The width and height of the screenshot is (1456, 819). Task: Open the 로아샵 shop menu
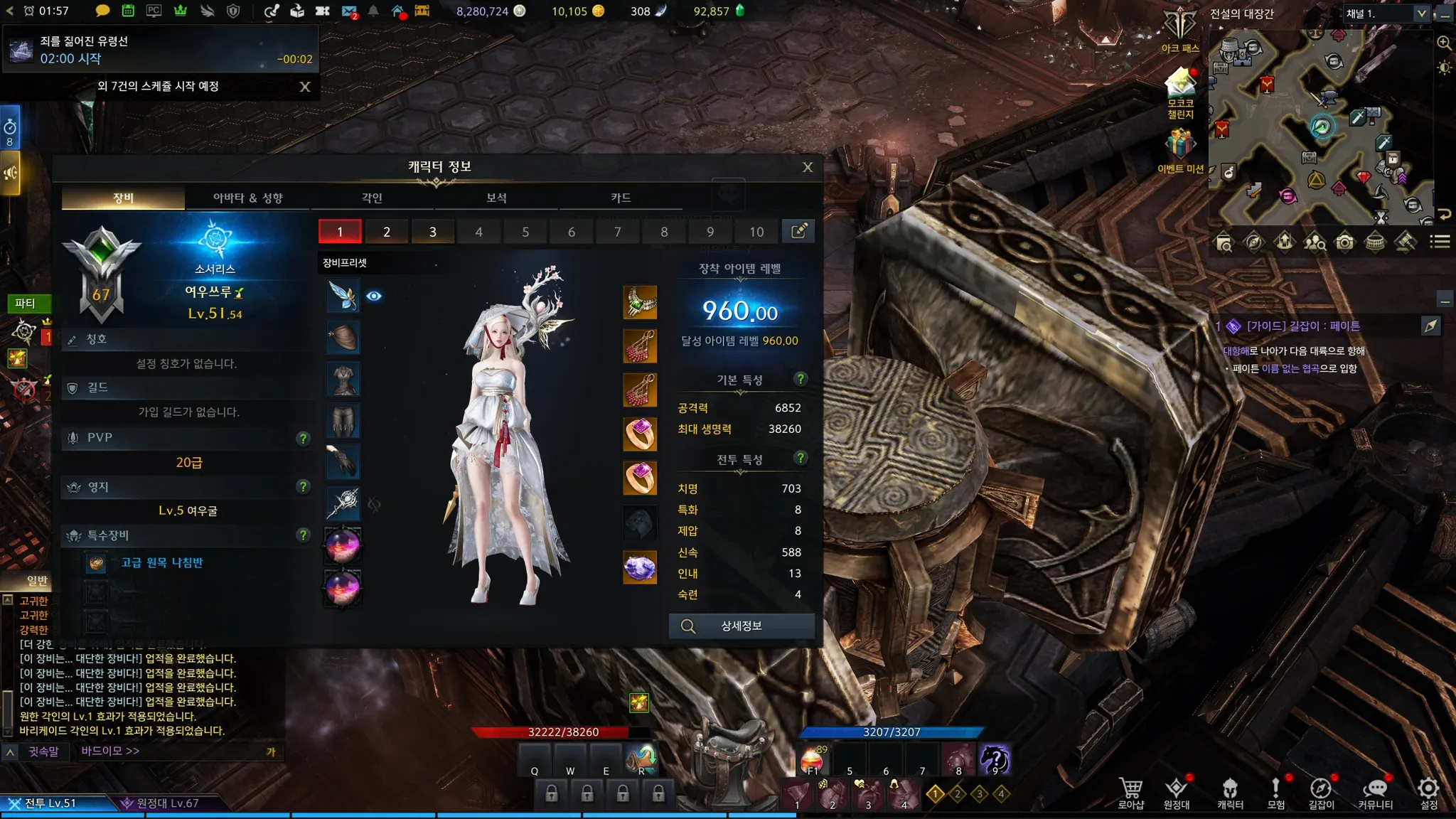[x=1130, y=793]
